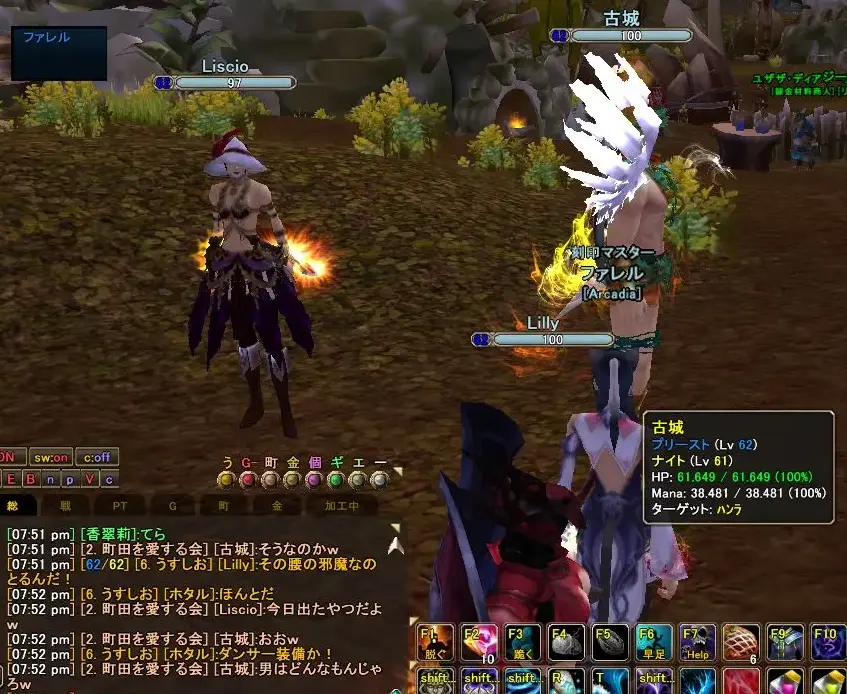The image size is (847, 694).
Task: Switch to the PT chat tab
Action: (x=120, y=507)
